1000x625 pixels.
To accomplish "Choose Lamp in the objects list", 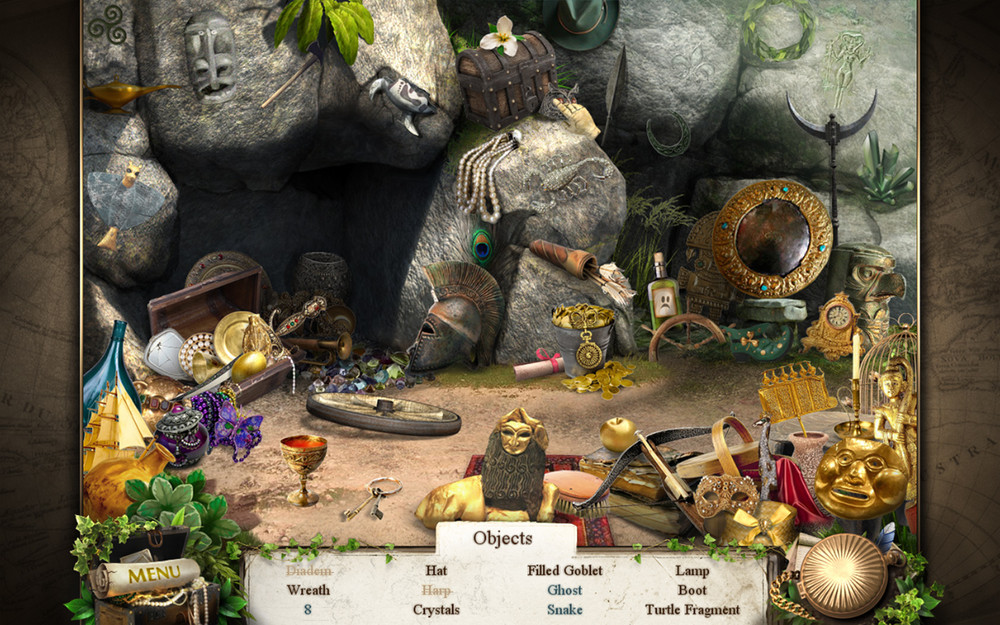I will 692,571.
